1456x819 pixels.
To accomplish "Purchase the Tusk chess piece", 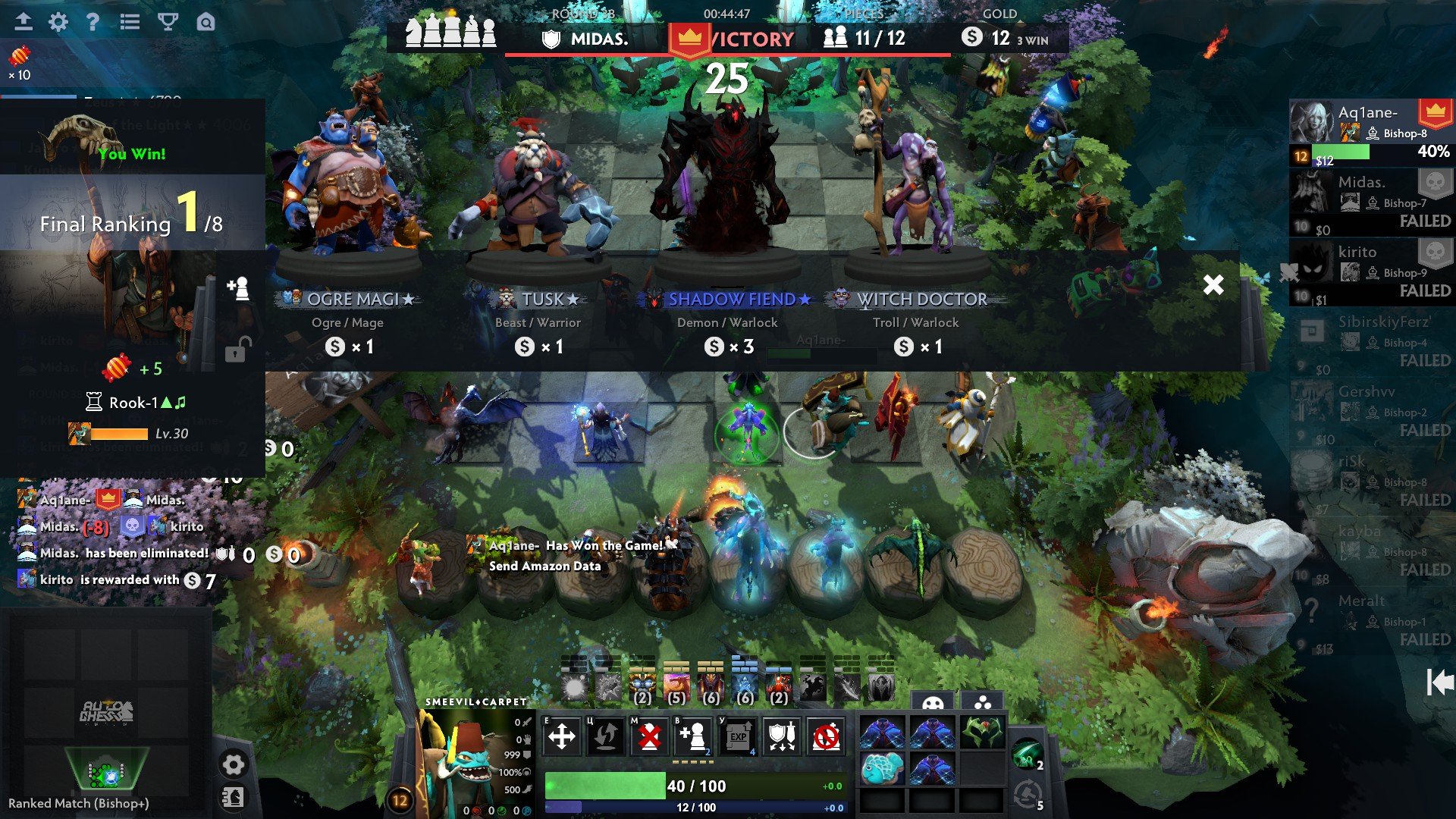I will [538, 227].
